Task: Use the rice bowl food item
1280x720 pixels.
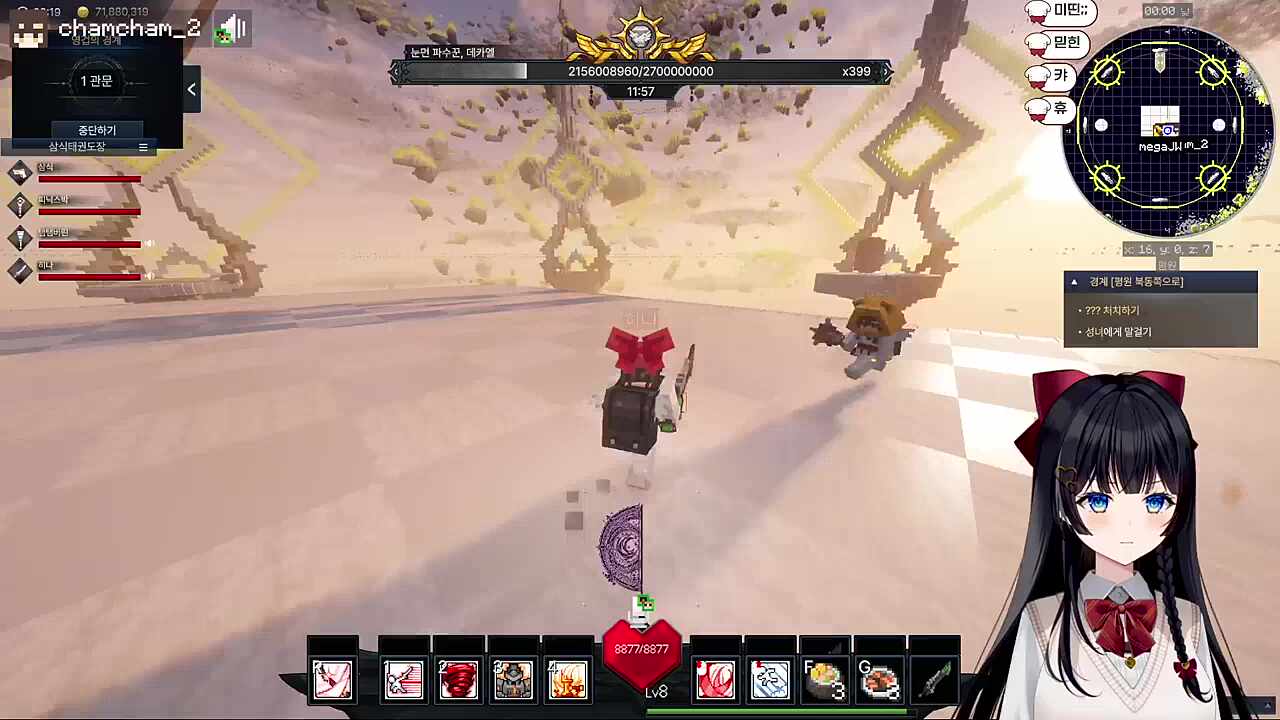Action: click(x=824, y=680)
